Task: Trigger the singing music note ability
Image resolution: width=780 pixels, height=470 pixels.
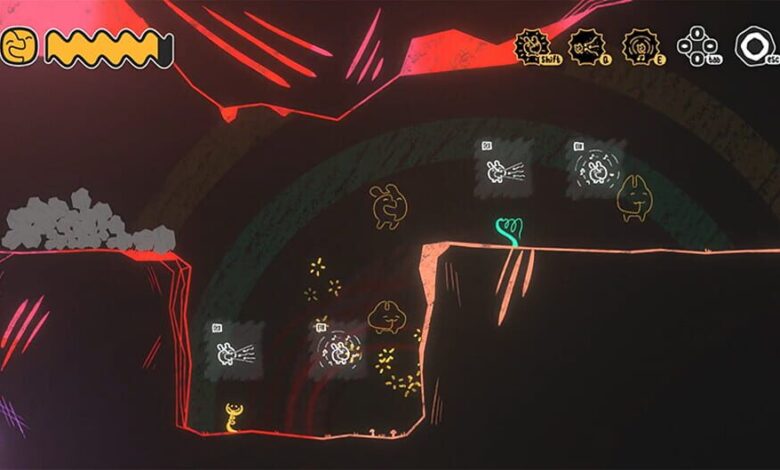Action: (641, 46)
